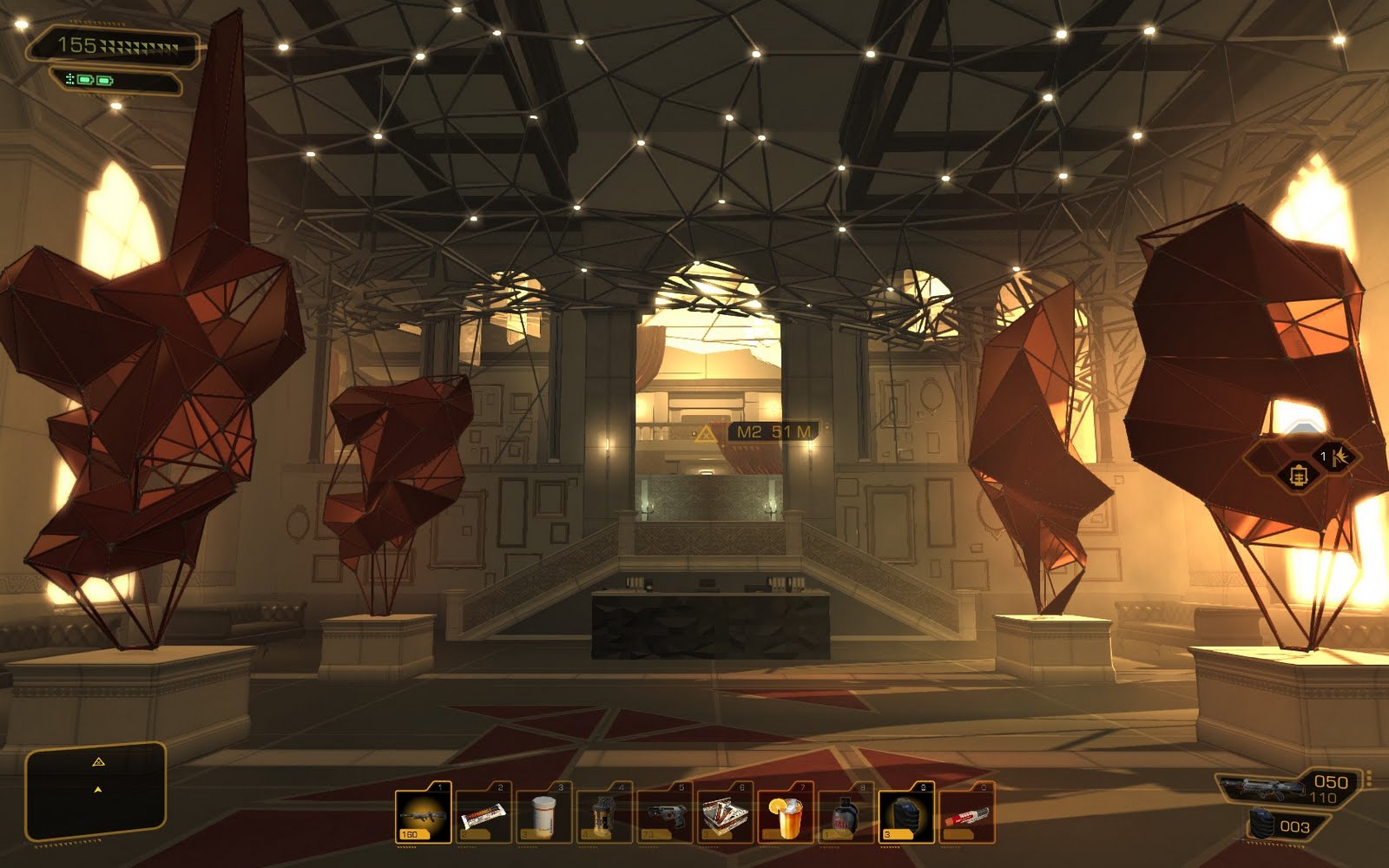The width and height of the screenshot is (1389, 868).
Task: Equip the dark grenade in slot 8
Action: pos(846,814)
